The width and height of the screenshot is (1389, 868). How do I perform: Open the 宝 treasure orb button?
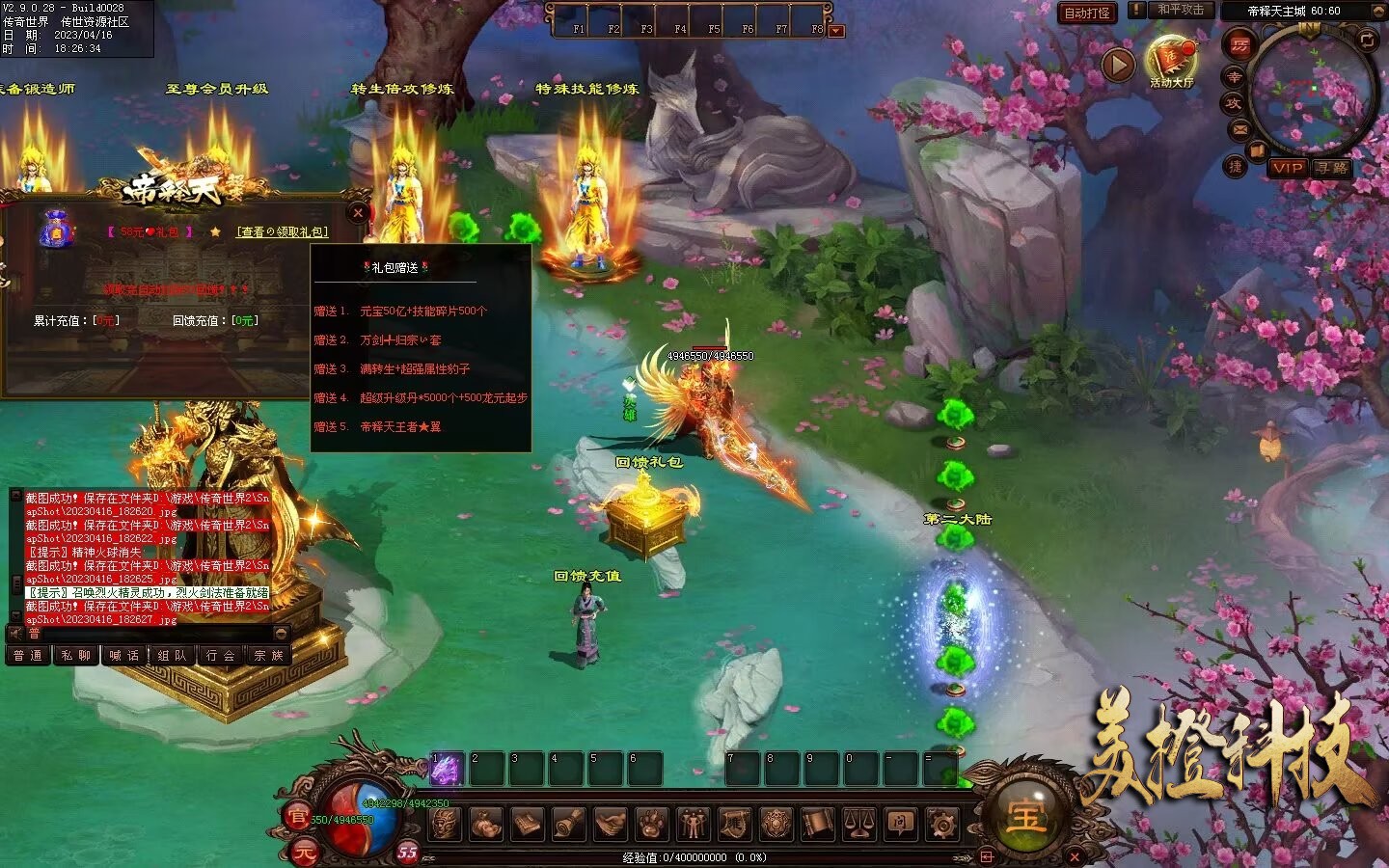click(x=1024, y=816)
